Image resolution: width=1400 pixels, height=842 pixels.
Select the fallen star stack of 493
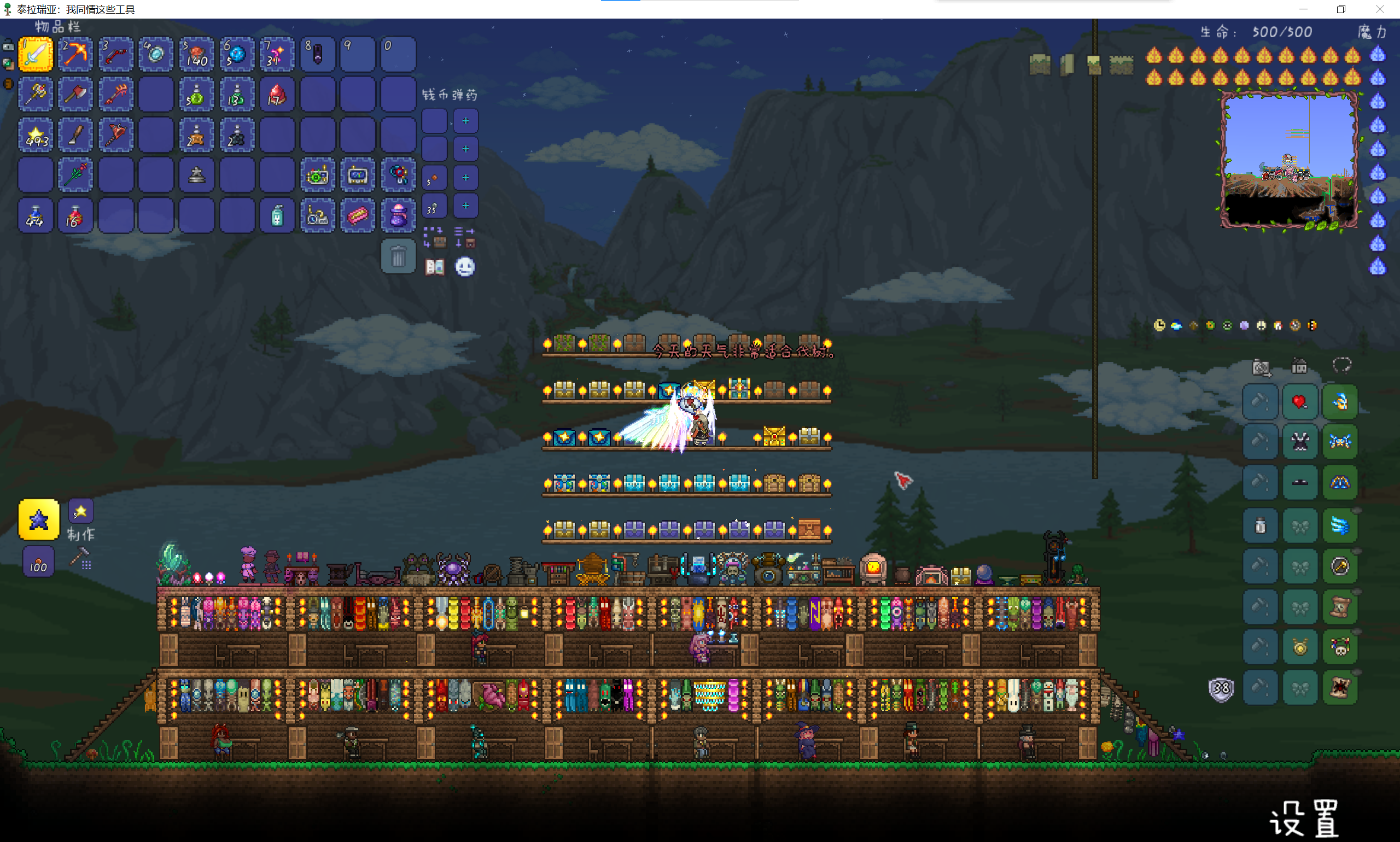pos(36,135)
